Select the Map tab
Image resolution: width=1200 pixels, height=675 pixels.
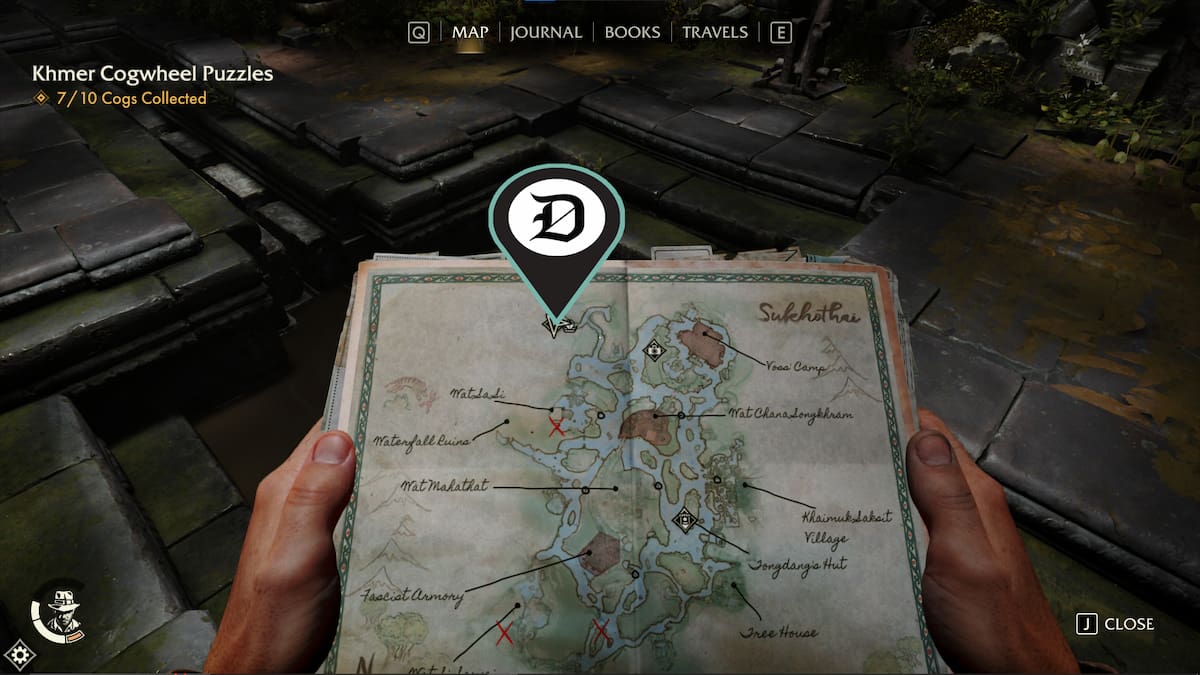tap(470, 32)
